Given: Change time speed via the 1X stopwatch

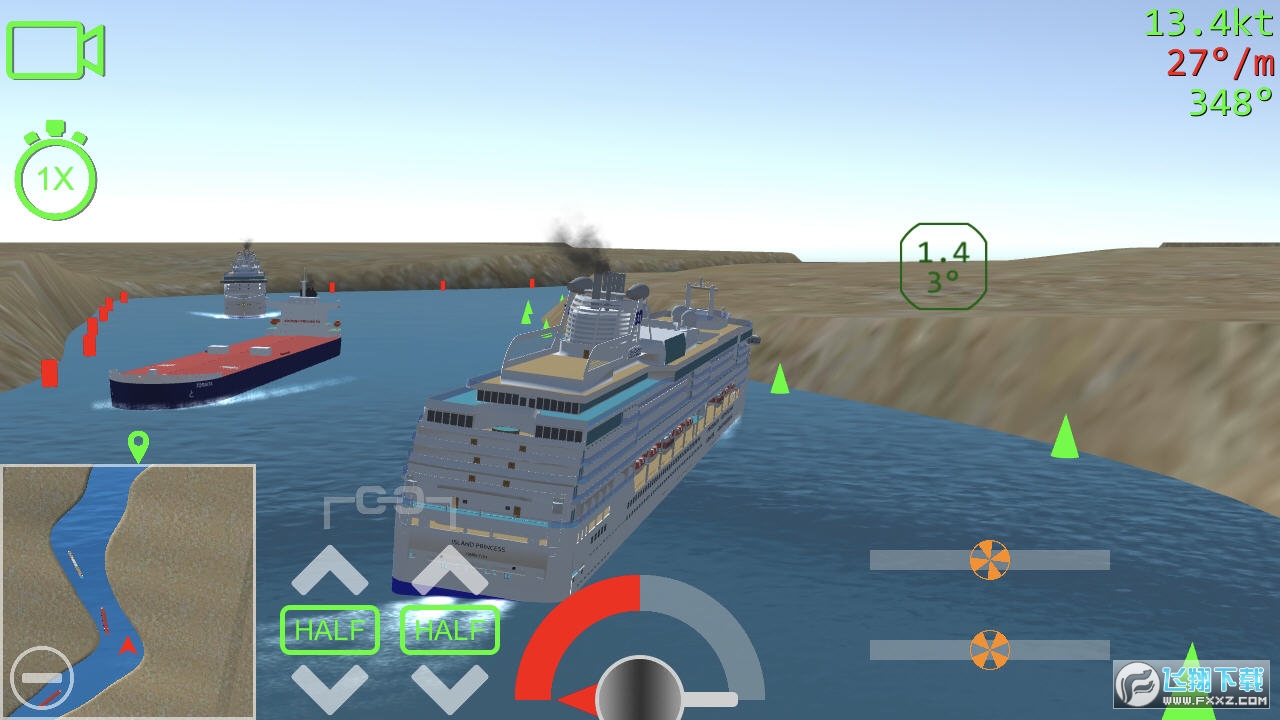Looking at the screenshot, I should pyautogui.click(x=56, y=178).
